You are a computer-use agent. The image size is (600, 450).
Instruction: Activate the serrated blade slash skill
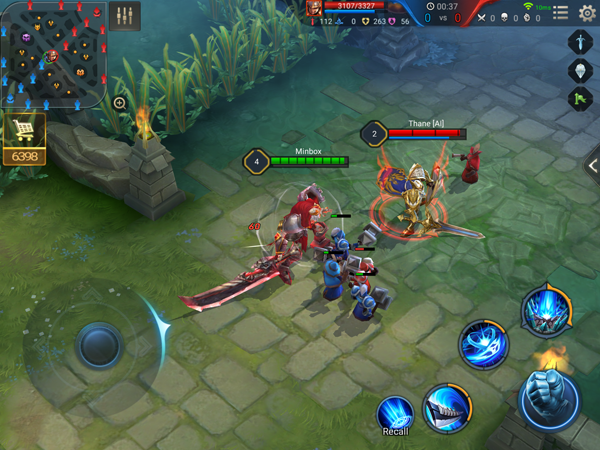pyautogui.click(x=446, y=408)
